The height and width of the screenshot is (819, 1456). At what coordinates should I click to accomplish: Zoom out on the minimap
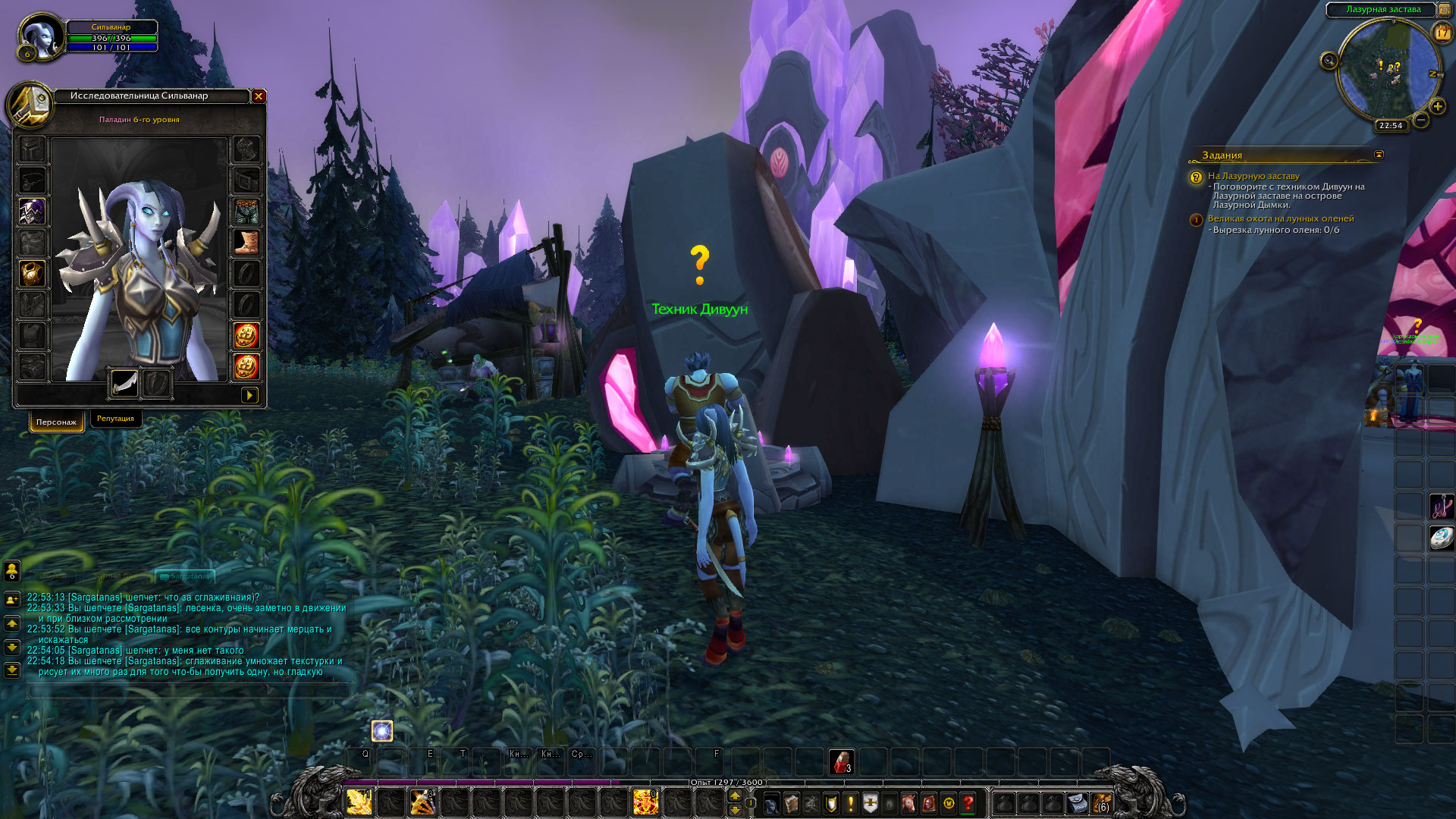[1421, 120]
